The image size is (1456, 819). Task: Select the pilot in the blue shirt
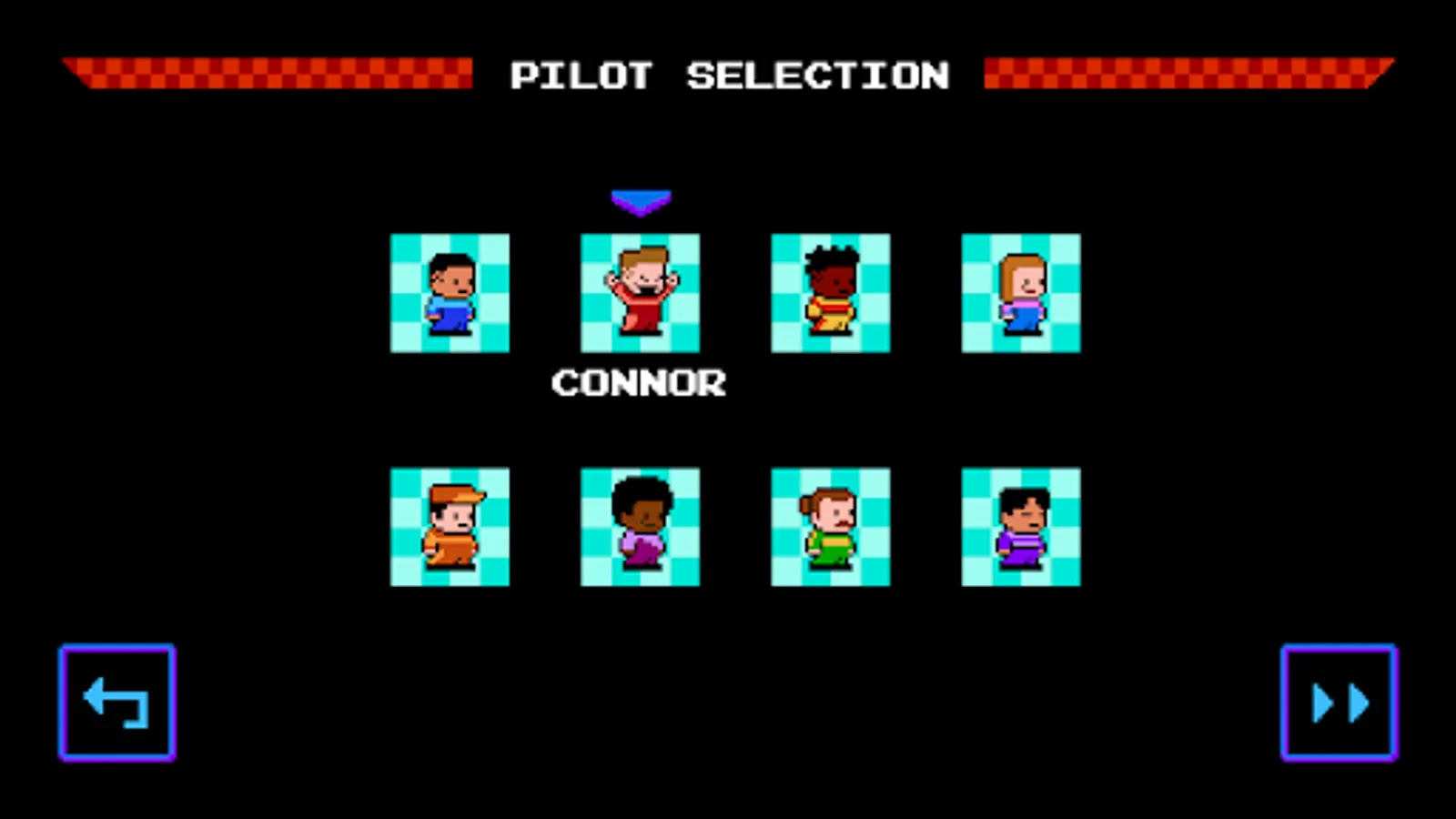coord(450,293)
